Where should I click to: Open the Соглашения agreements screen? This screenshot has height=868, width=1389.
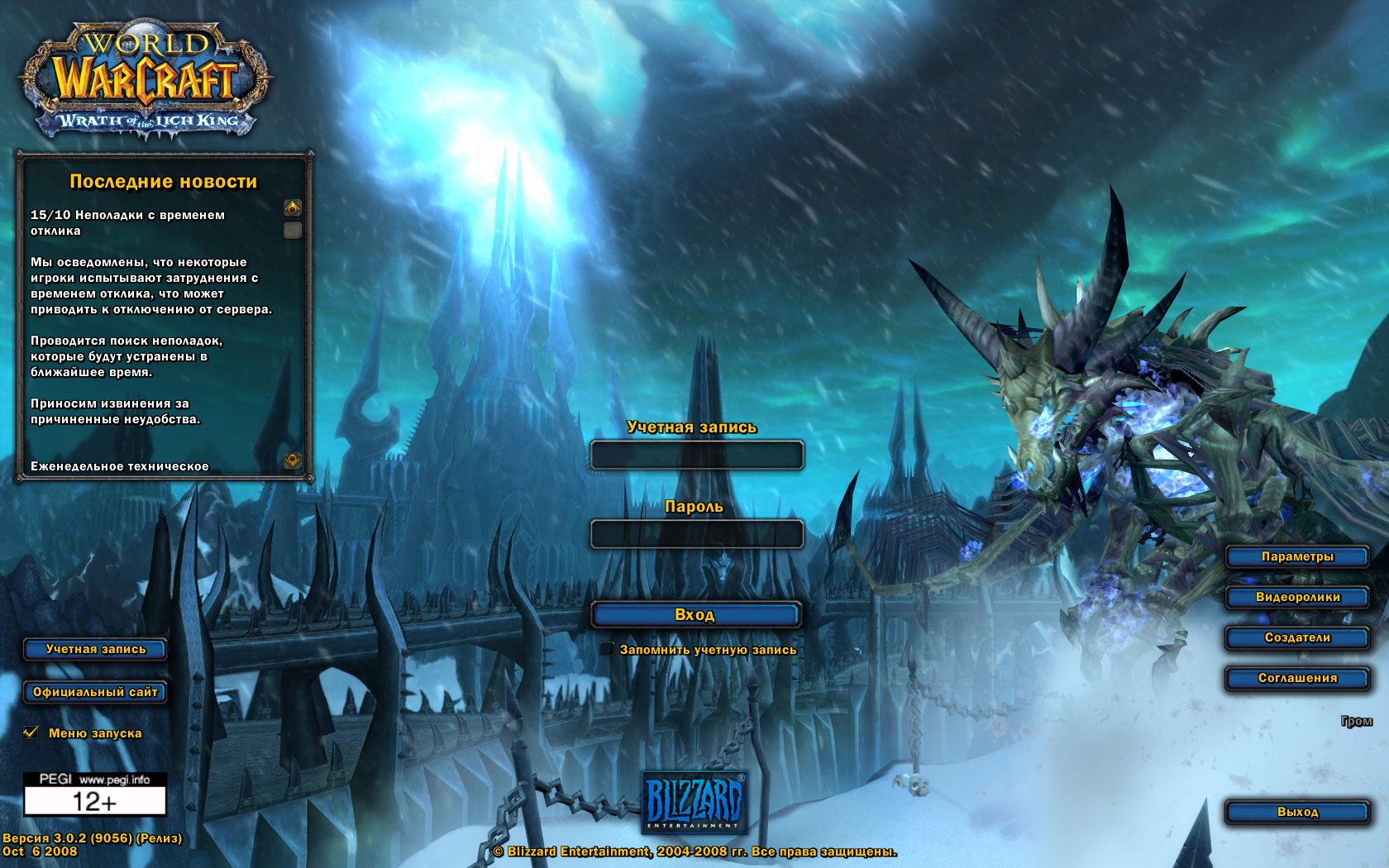pos(1296,678)
